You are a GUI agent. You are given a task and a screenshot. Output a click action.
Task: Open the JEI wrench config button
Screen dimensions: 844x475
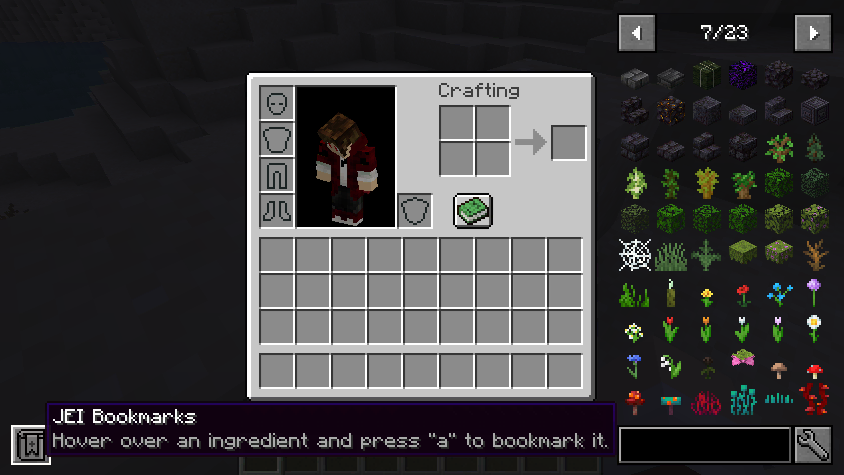point(813,445)
